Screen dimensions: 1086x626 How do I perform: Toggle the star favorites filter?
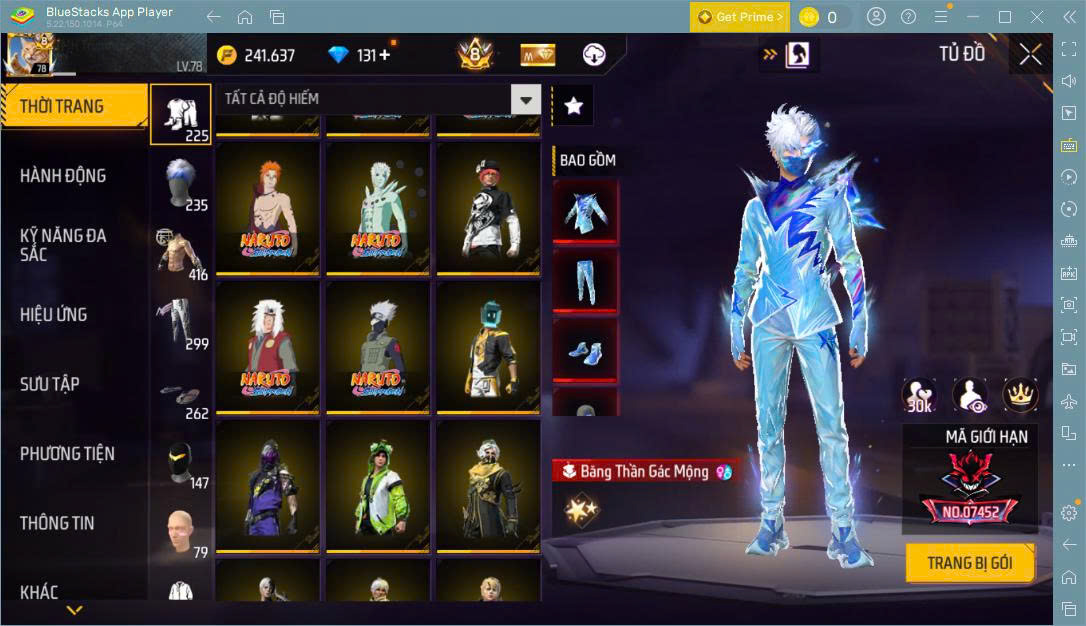pyautogui.click(x=573, y=105)
